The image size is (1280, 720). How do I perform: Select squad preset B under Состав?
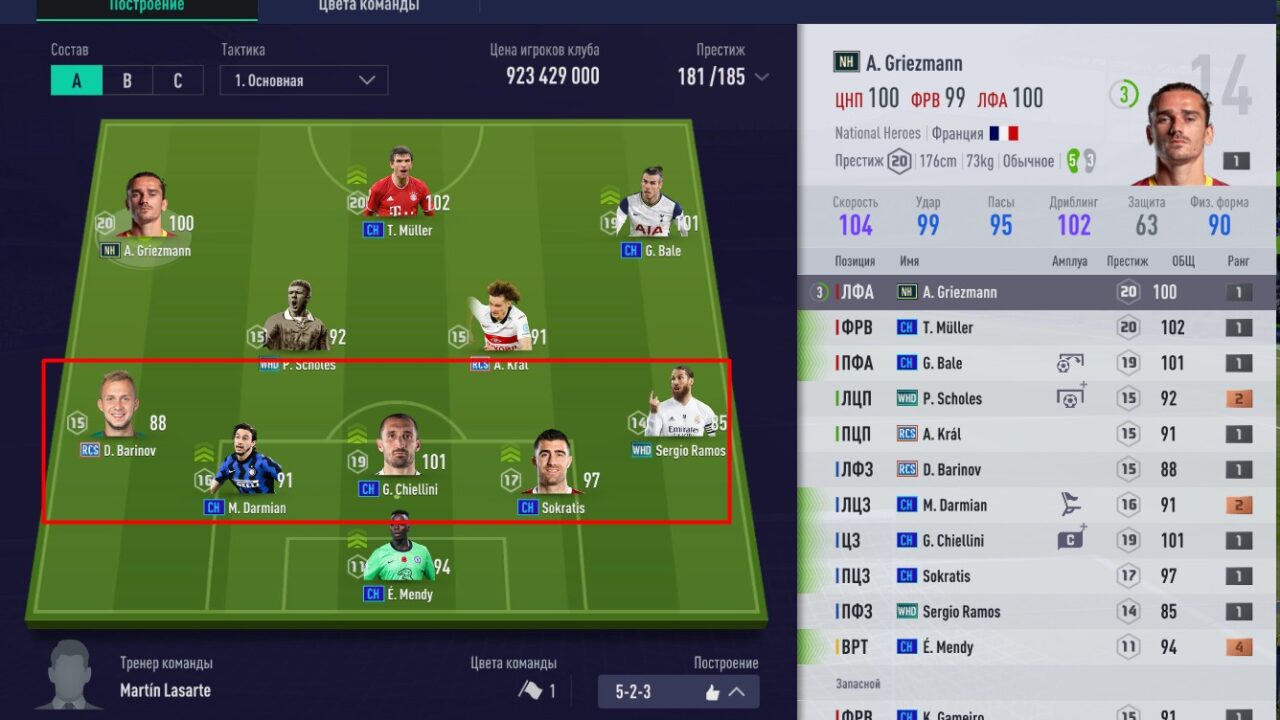coord(127,80)
